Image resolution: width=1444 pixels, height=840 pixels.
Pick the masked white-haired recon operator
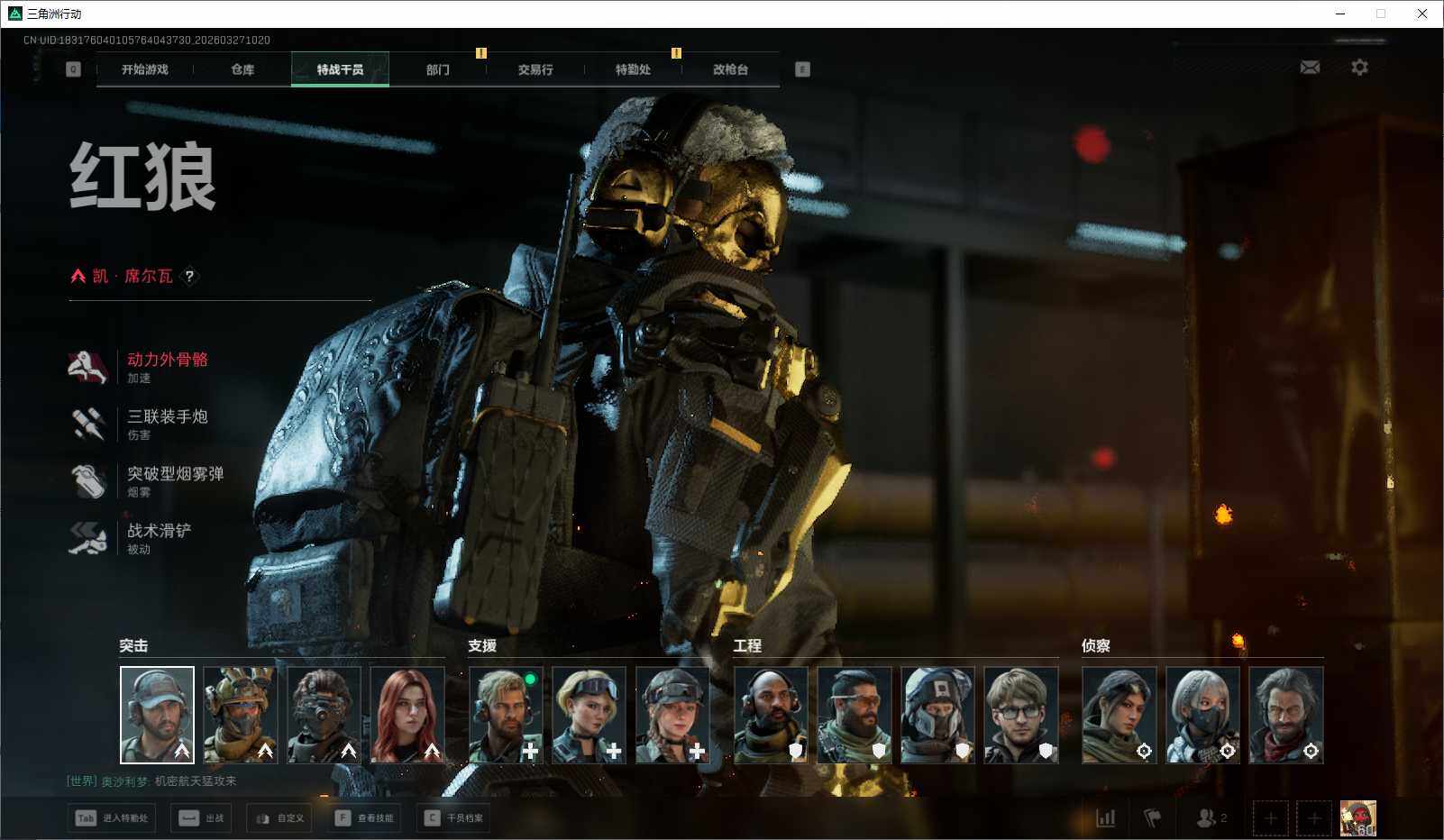tap(1202, 715)
